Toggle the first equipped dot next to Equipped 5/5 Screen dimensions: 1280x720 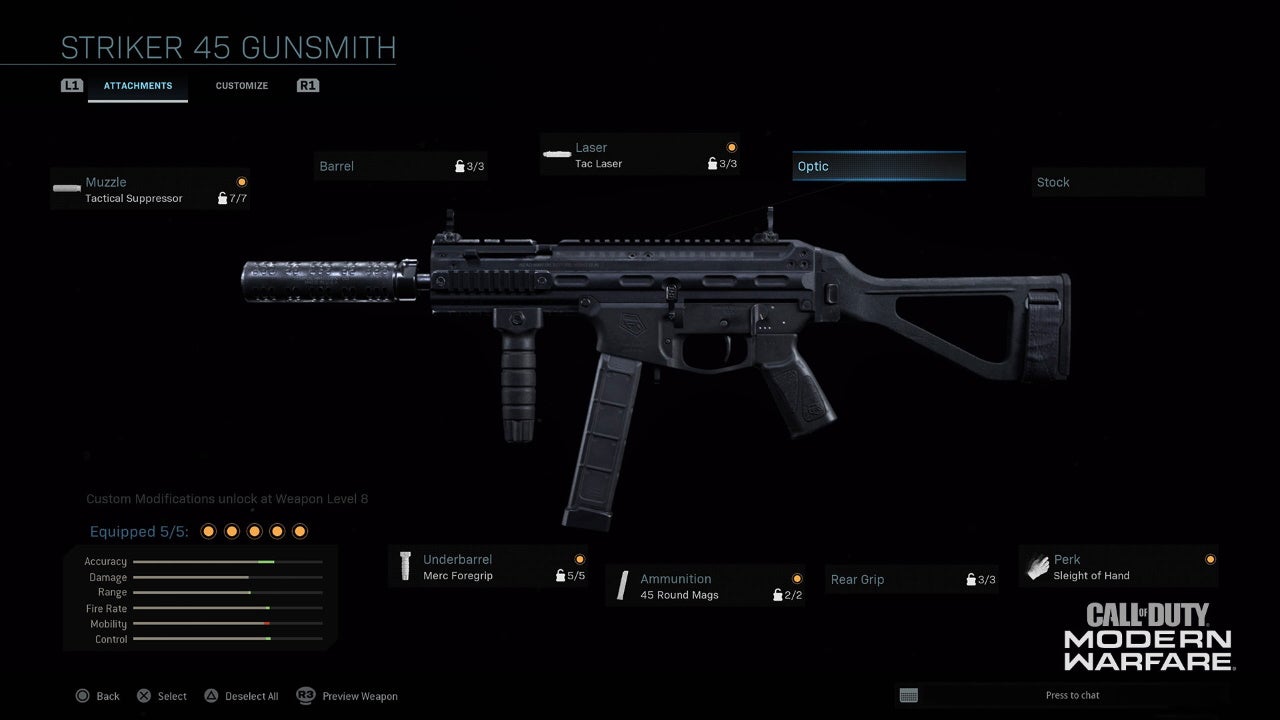(x=208, y=531)
